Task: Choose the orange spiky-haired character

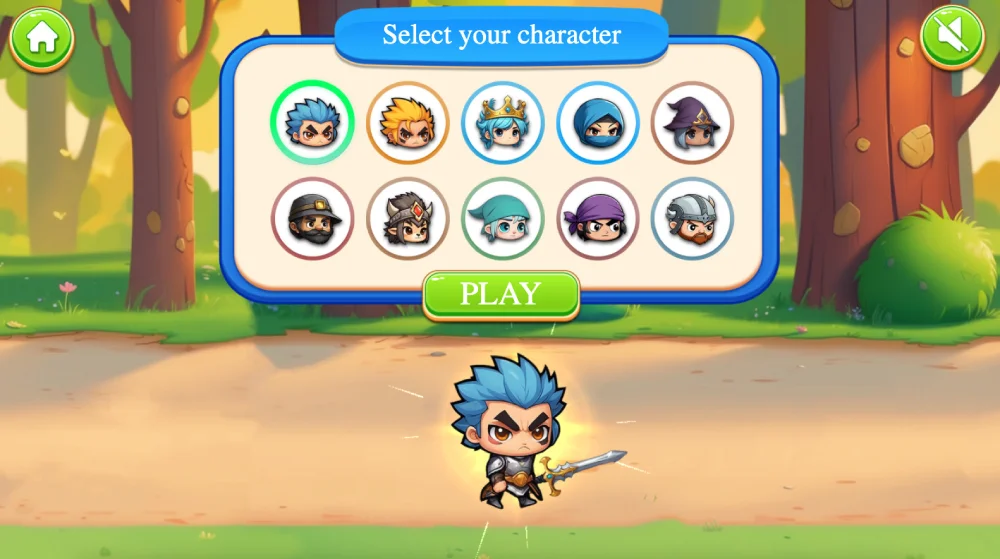Action: [407, 123]
